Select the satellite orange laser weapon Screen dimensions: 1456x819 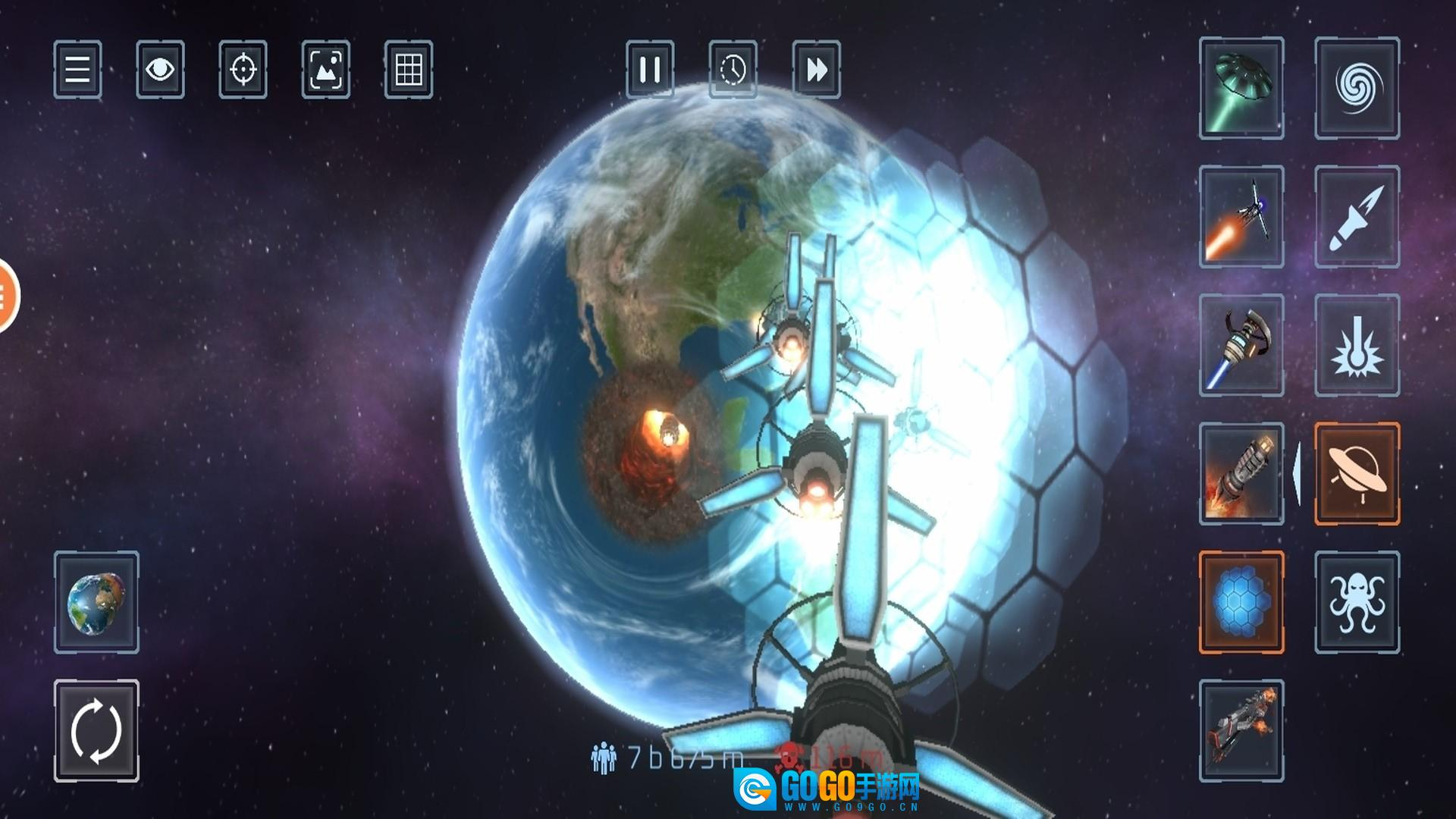tap(1241, 217)
